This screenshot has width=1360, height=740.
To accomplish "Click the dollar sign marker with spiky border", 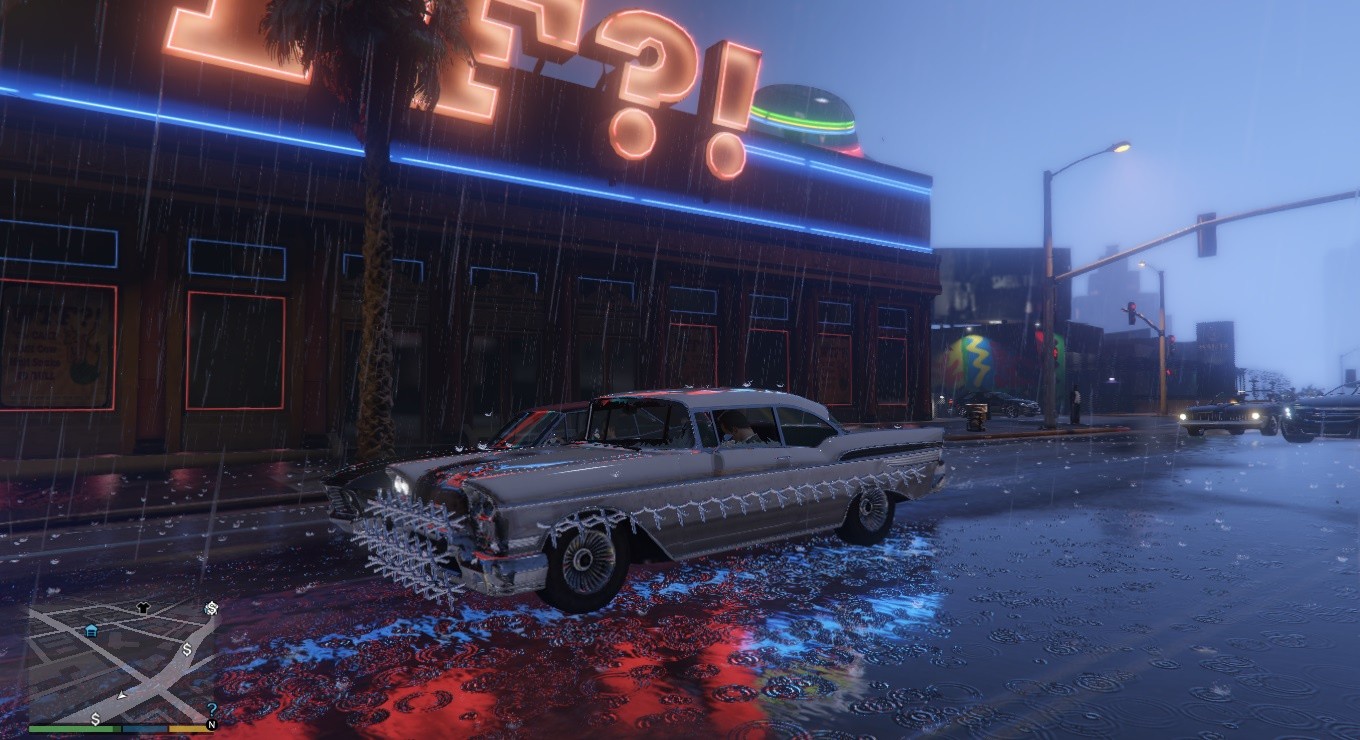I will point(211,608).
